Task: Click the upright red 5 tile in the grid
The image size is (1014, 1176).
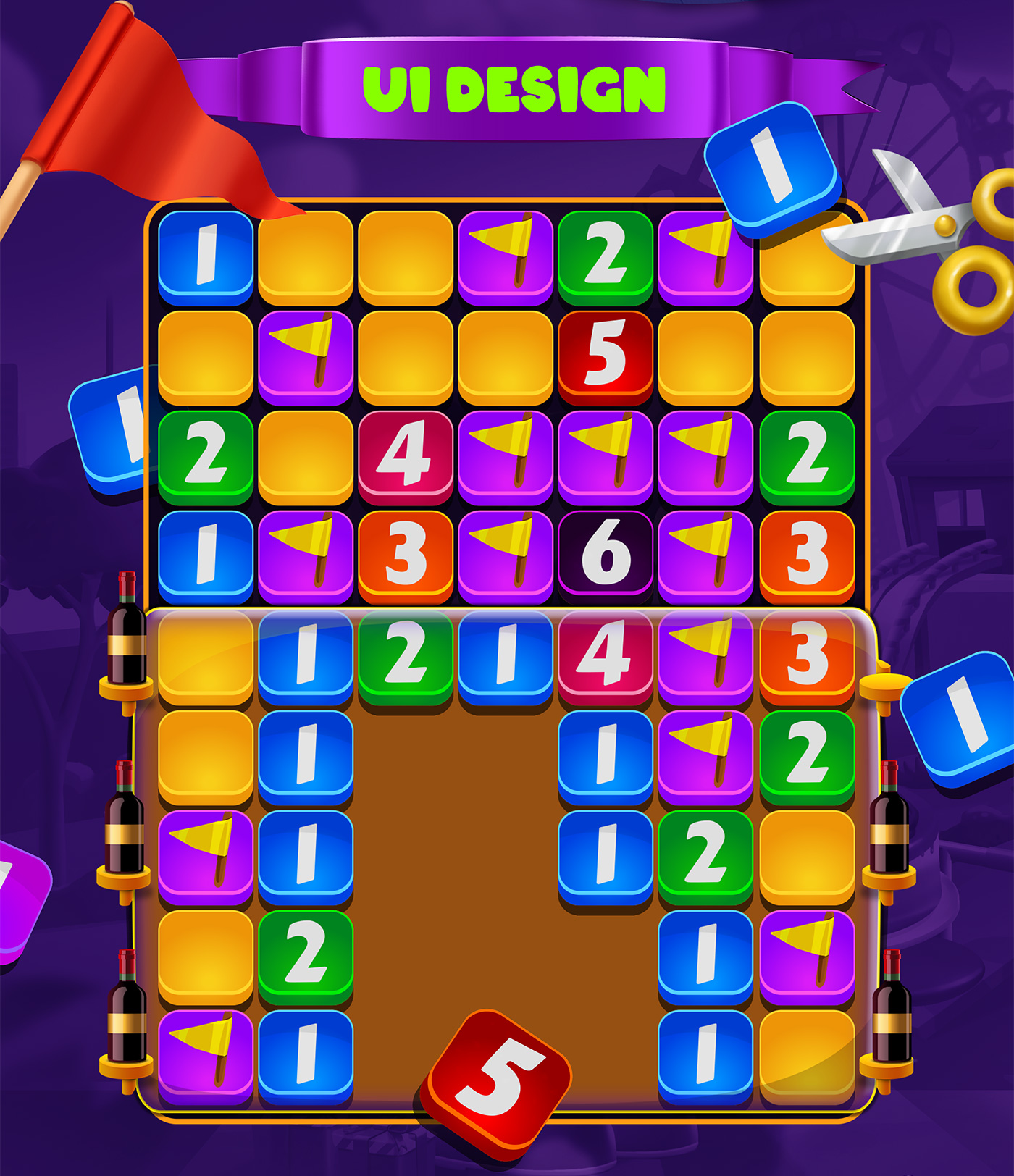Action: pyautogui.click(x=606, y=356)
